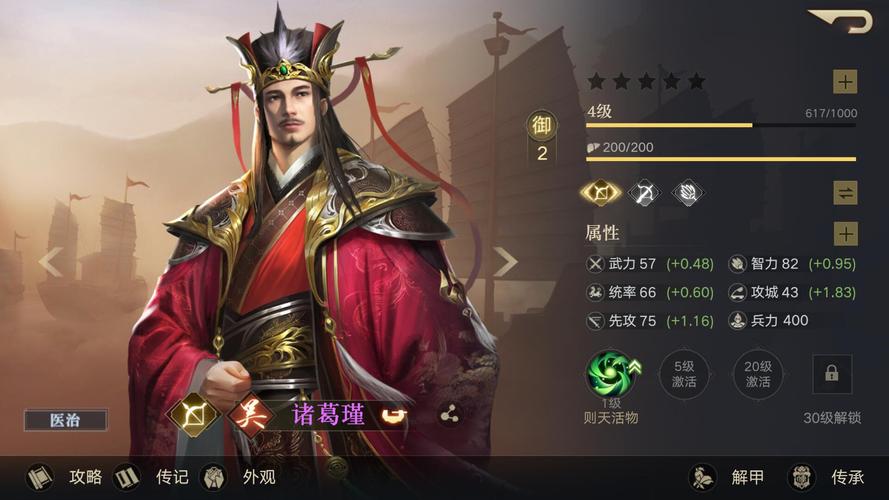Open the 外观 appearance menu

[x=238, y=477]
